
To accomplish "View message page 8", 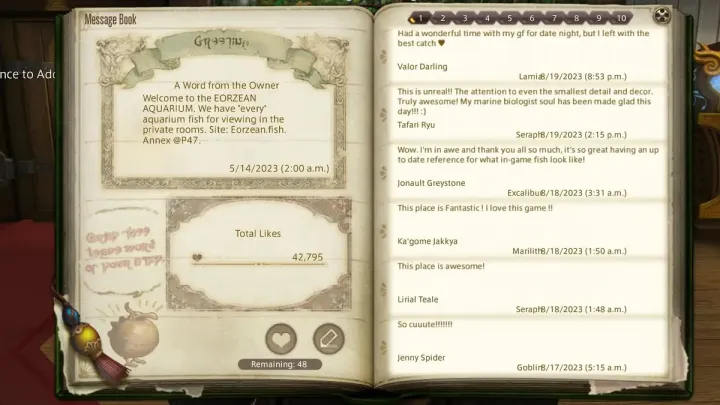I will click(x=575, y=18).
